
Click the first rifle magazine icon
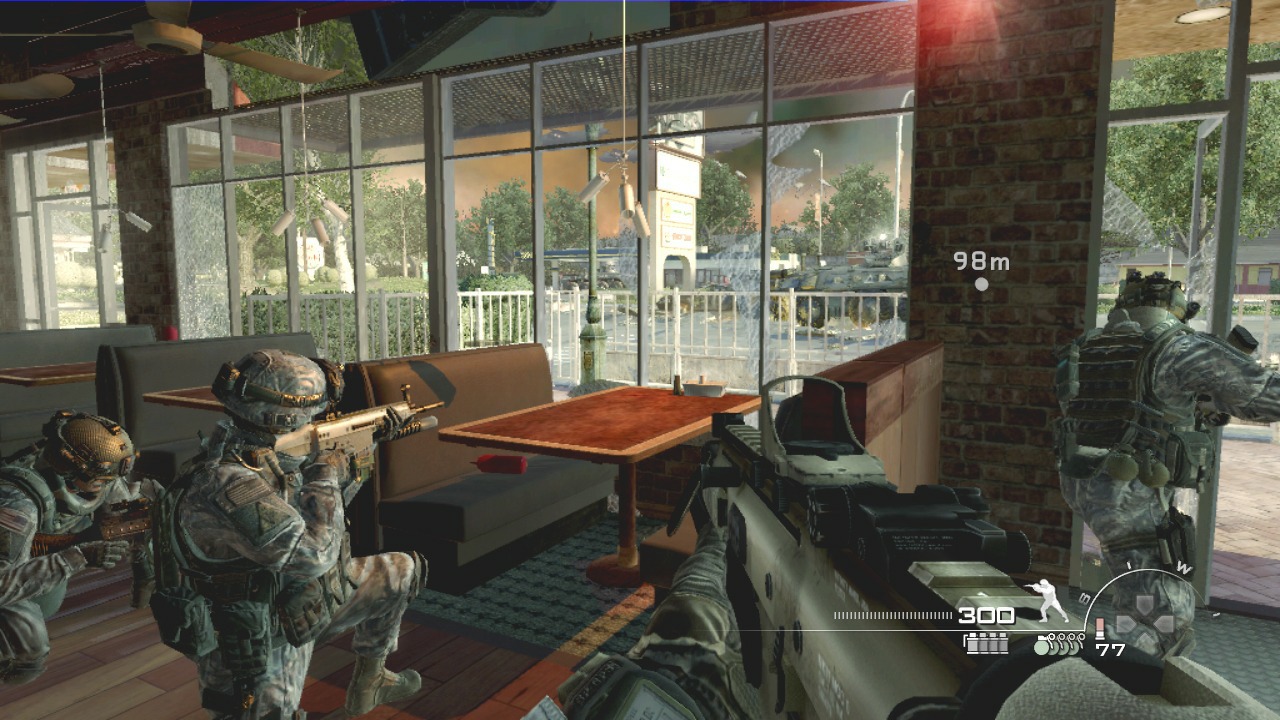pos(972,644)
